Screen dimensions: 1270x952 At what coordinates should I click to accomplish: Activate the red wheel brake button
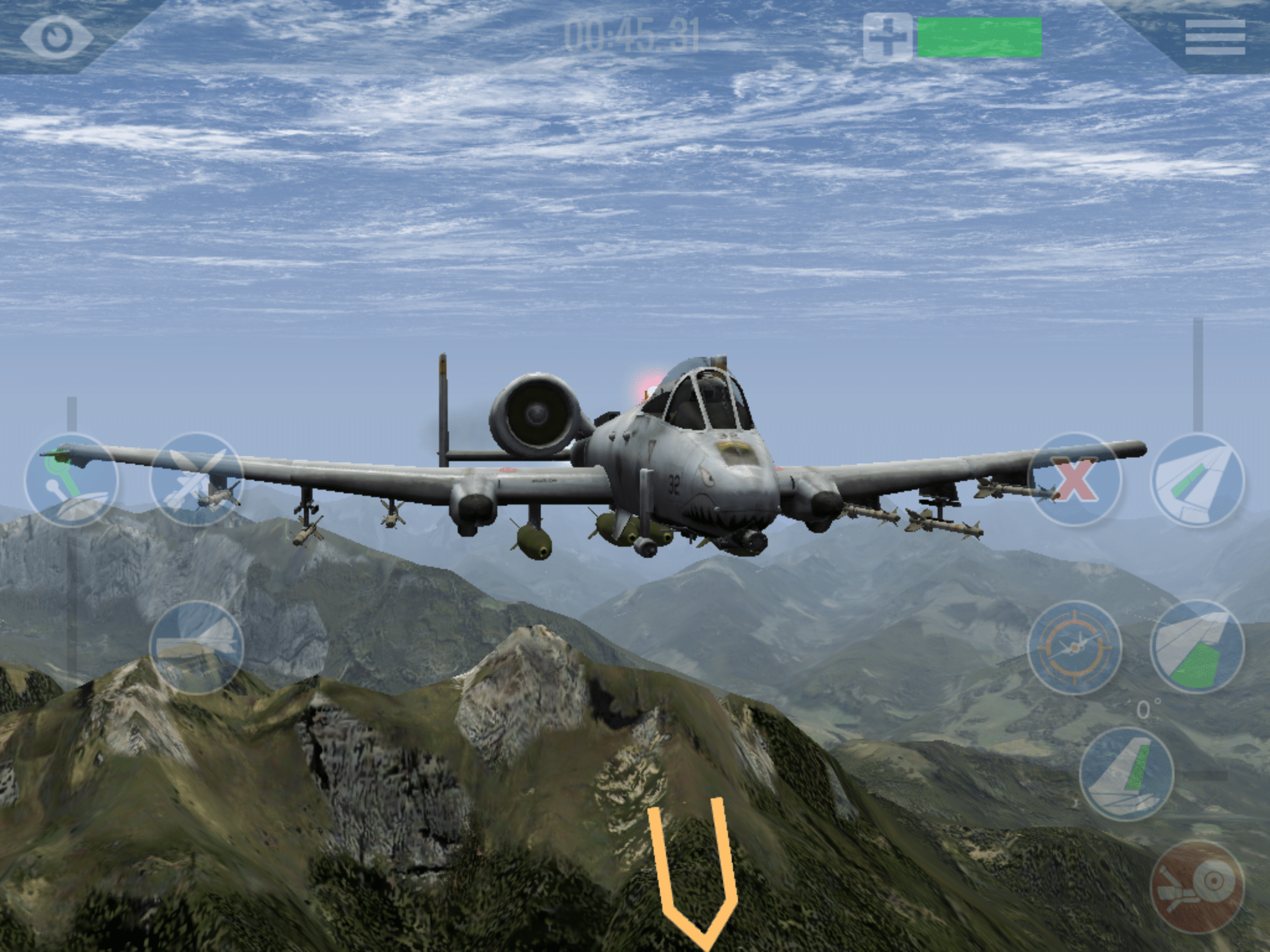(x=1197, y=886)
